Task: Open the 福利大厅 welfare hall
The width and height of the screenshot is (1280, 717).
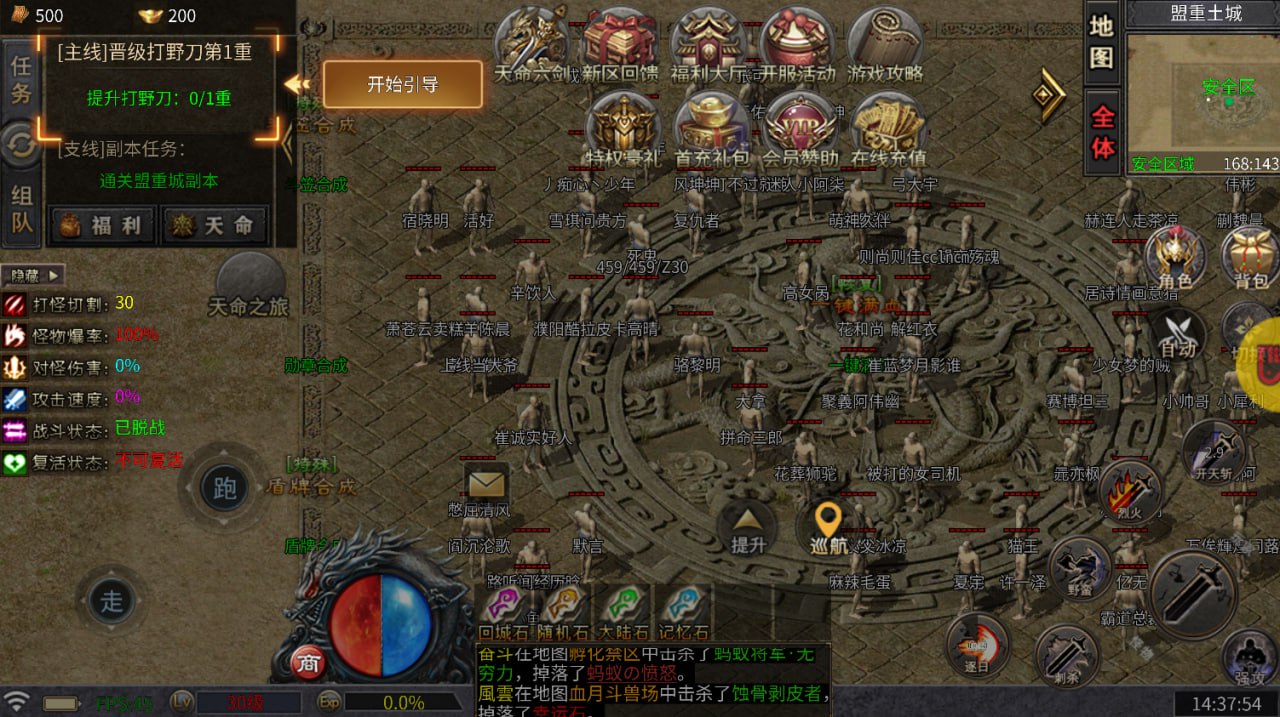Action: [x=708, y=44]
